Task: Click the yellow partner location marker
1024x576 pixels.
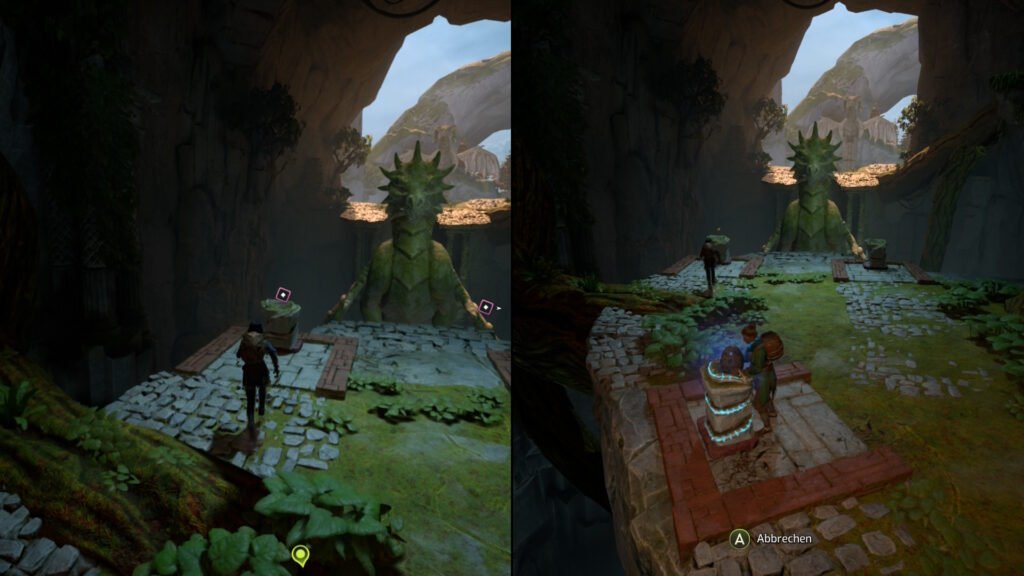Action: click(298, 553)
